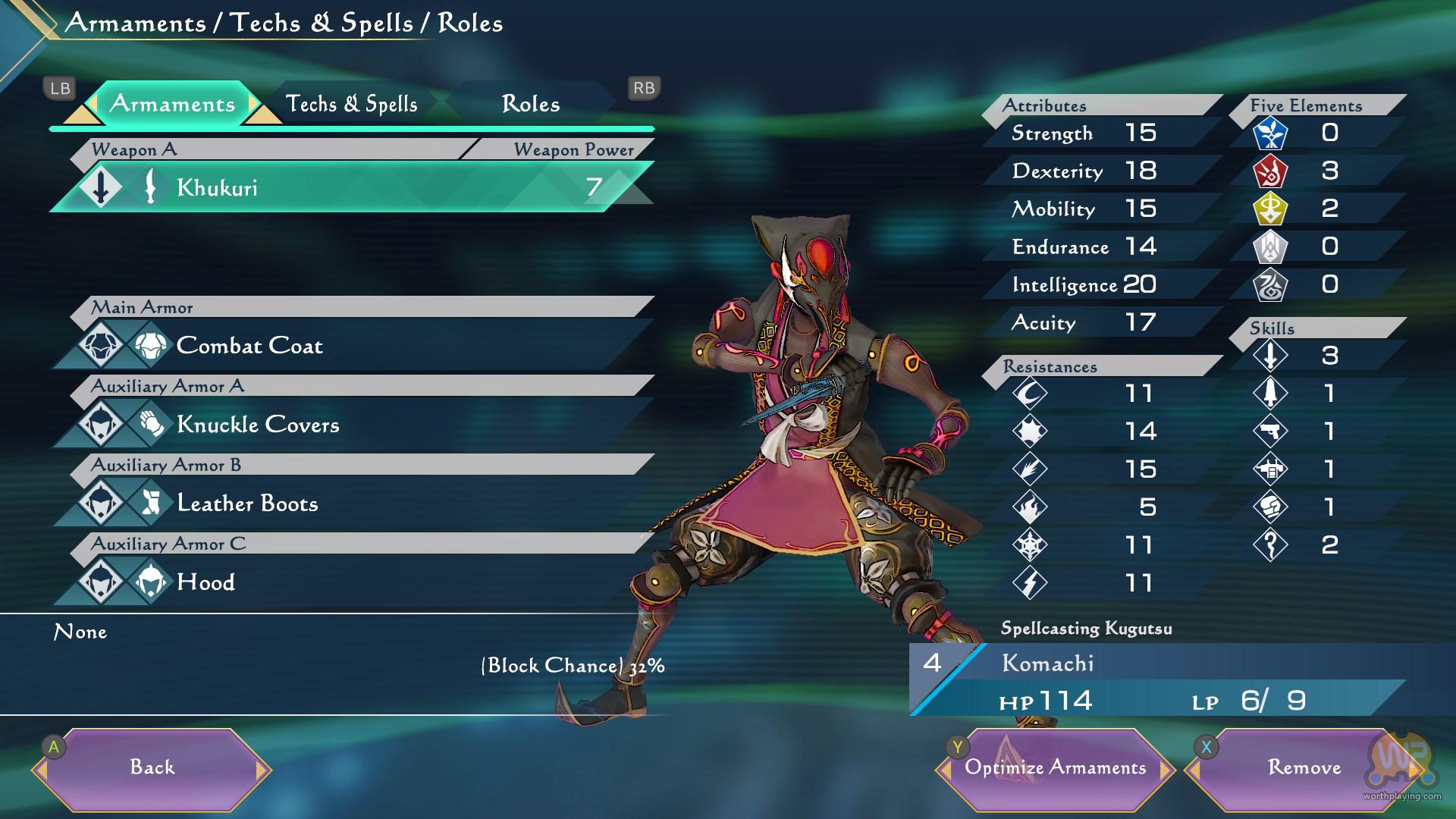
Task: Go back with the Back button
Action: pos(152,768)
